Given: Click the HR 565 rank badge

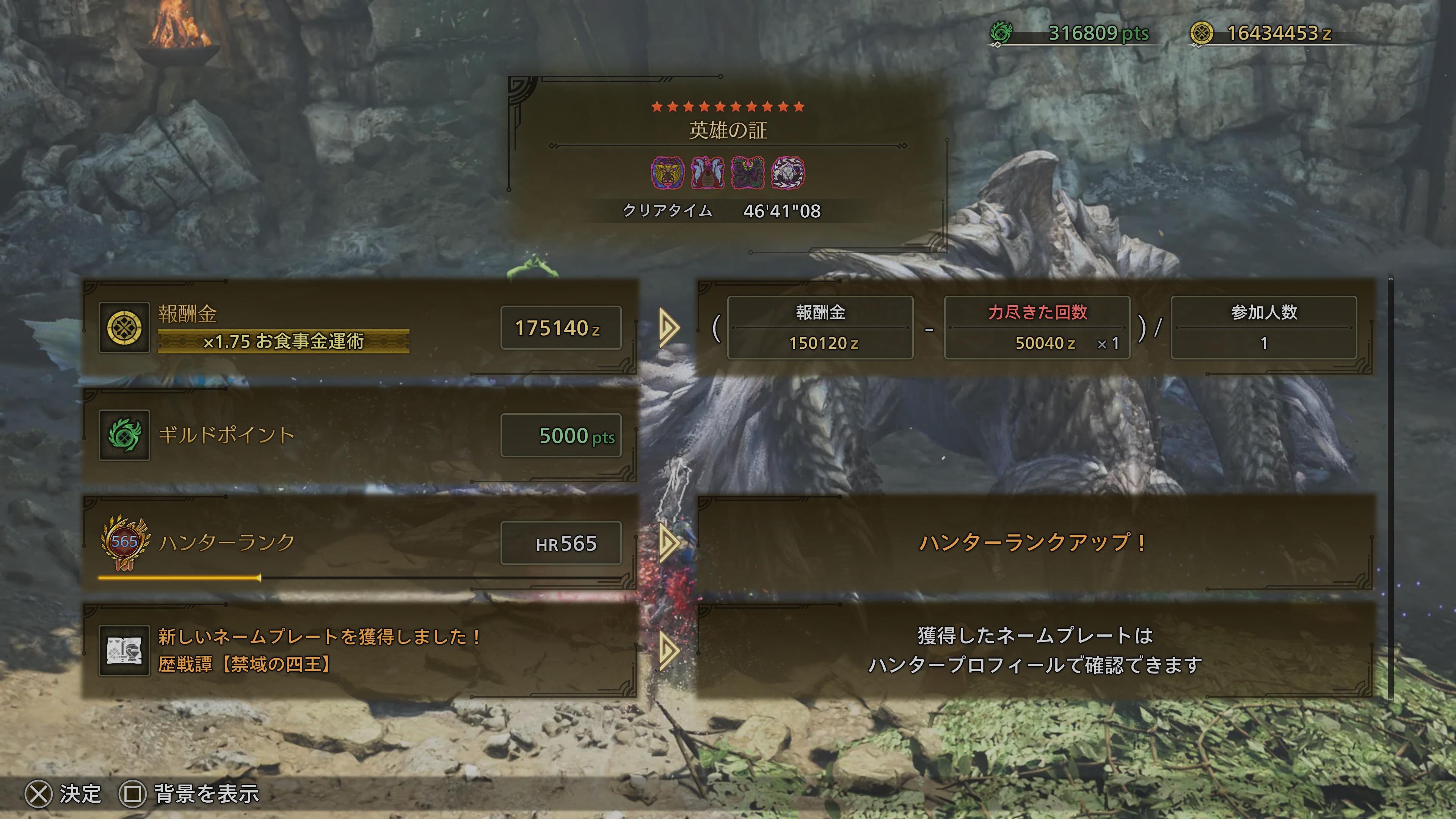Looking at the screenshot, I should (125, 542).
